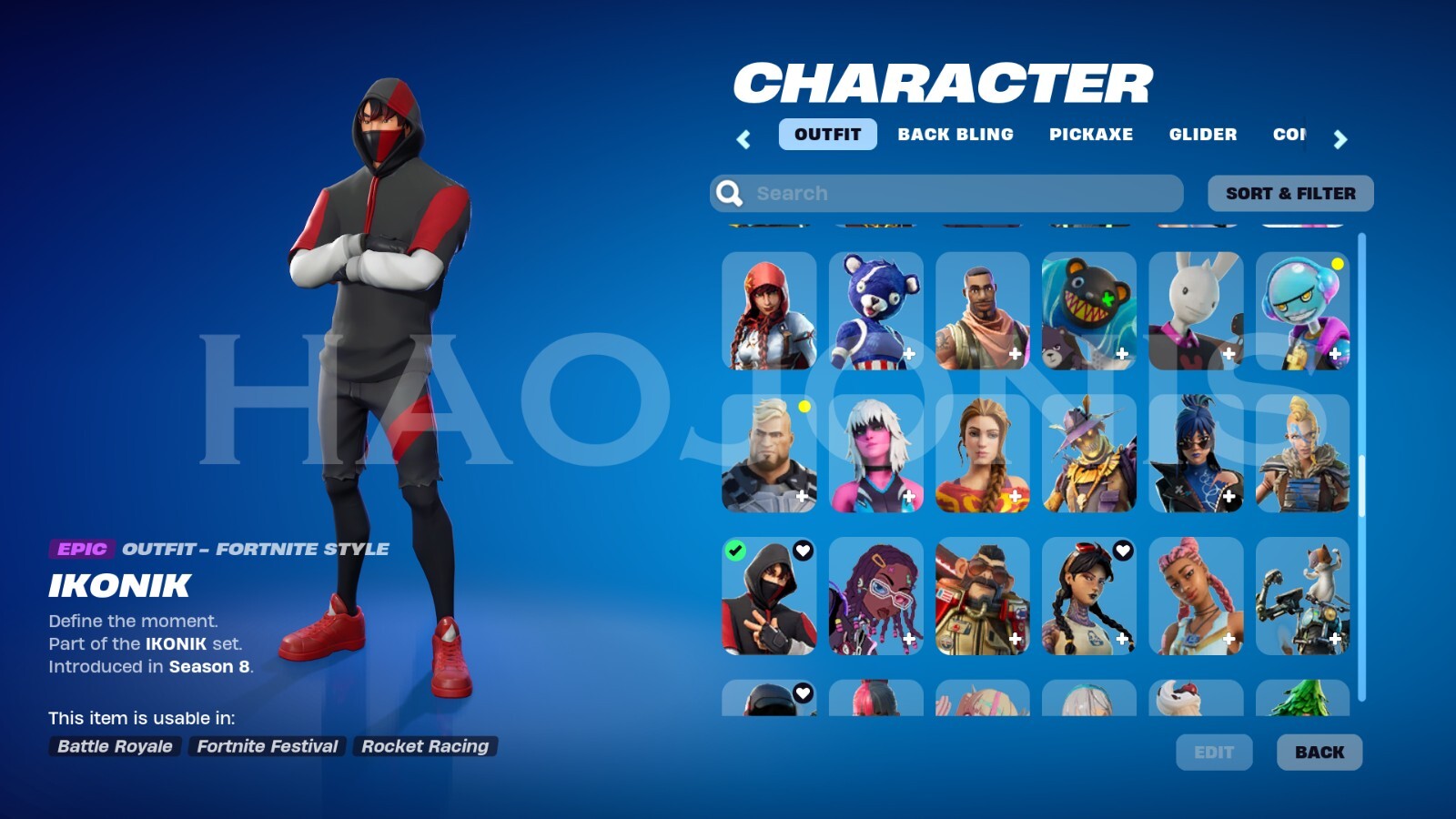Click the plus icon on the tanned explorer skin
The width and height of the screenshot is (1456, 819).
1016,497
